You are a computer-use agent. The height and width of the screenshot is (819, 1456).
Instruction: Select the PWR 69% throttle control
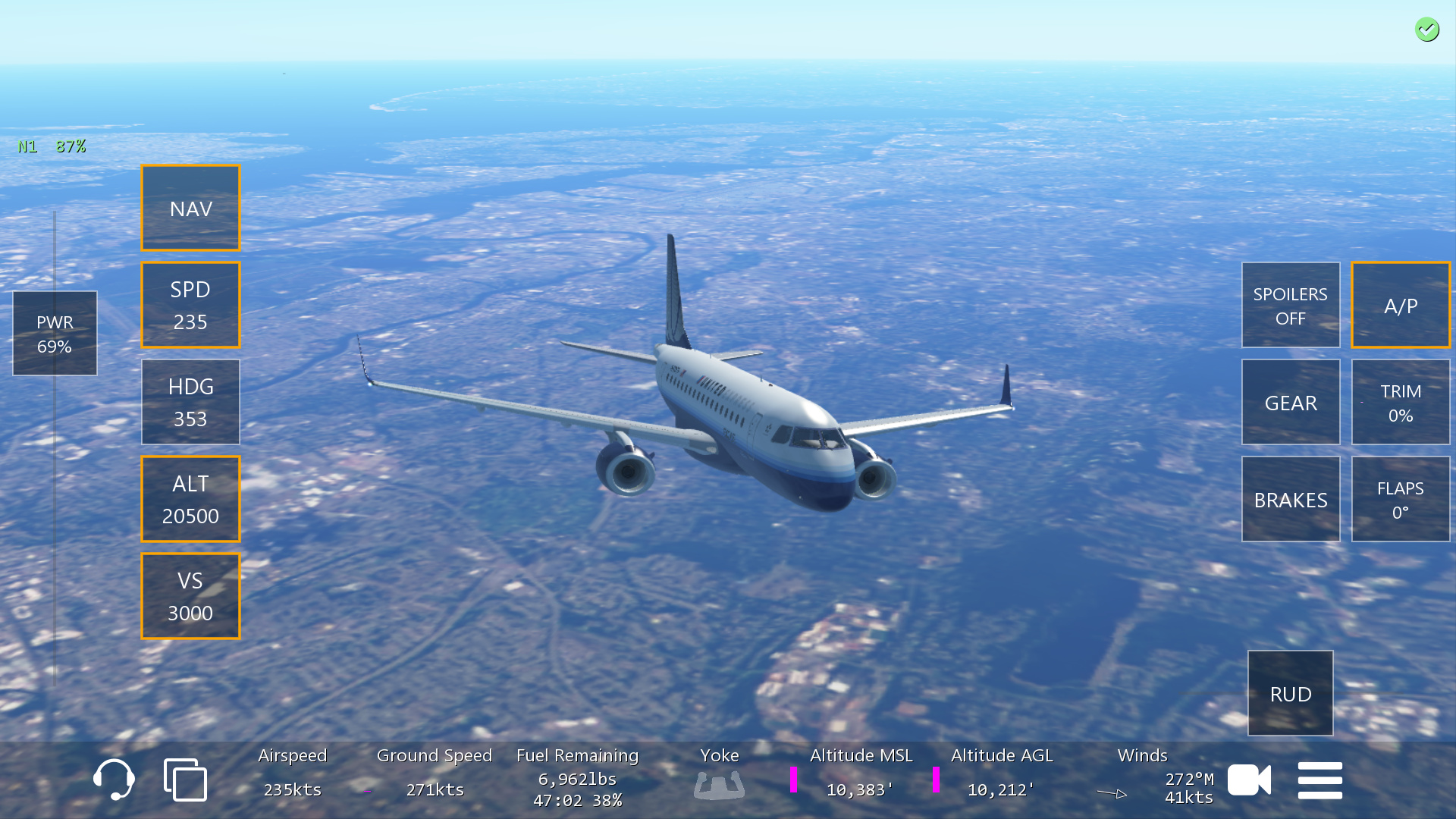[x=55, y=334]
